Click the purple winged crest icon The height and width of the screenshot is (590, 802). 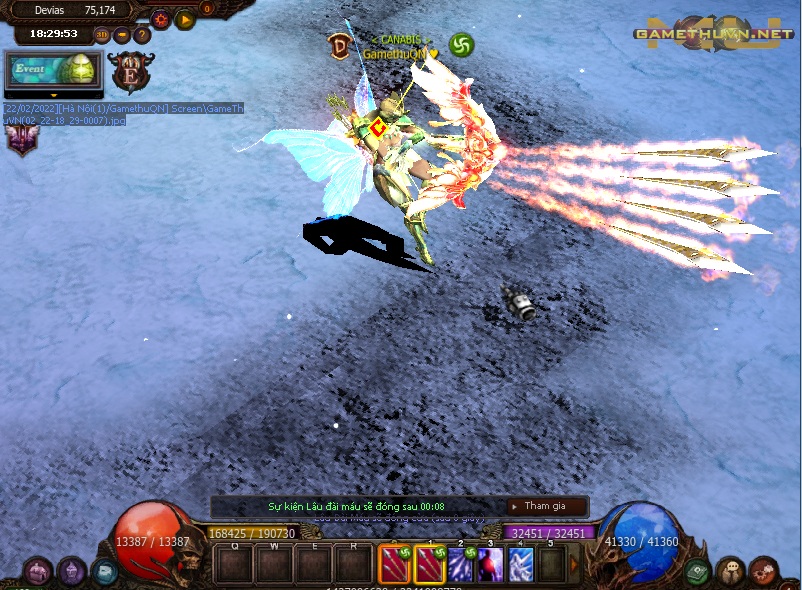(x=20, y=139)
